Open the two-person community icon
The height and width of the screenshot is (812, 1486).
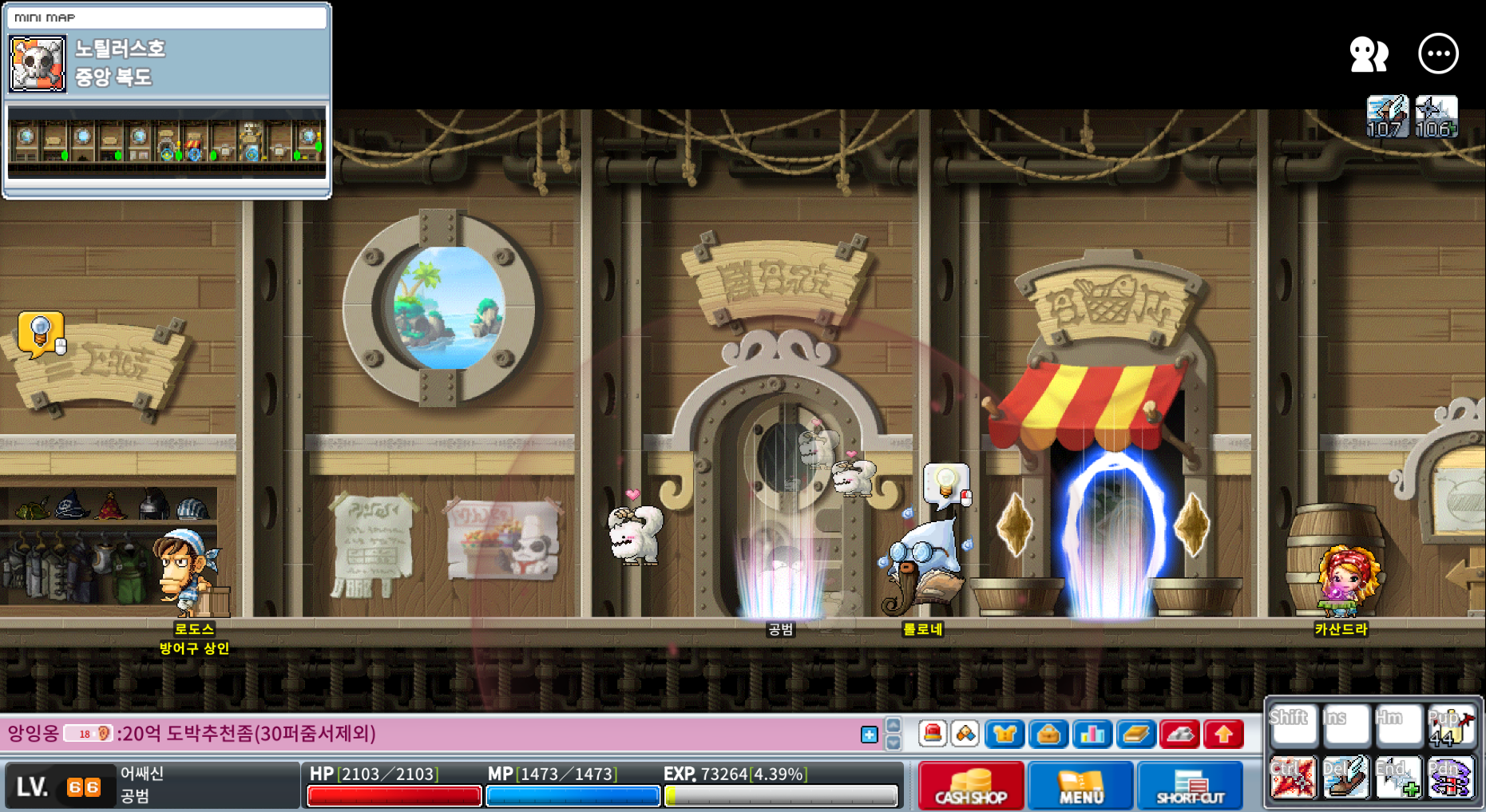pos(1369,54)
